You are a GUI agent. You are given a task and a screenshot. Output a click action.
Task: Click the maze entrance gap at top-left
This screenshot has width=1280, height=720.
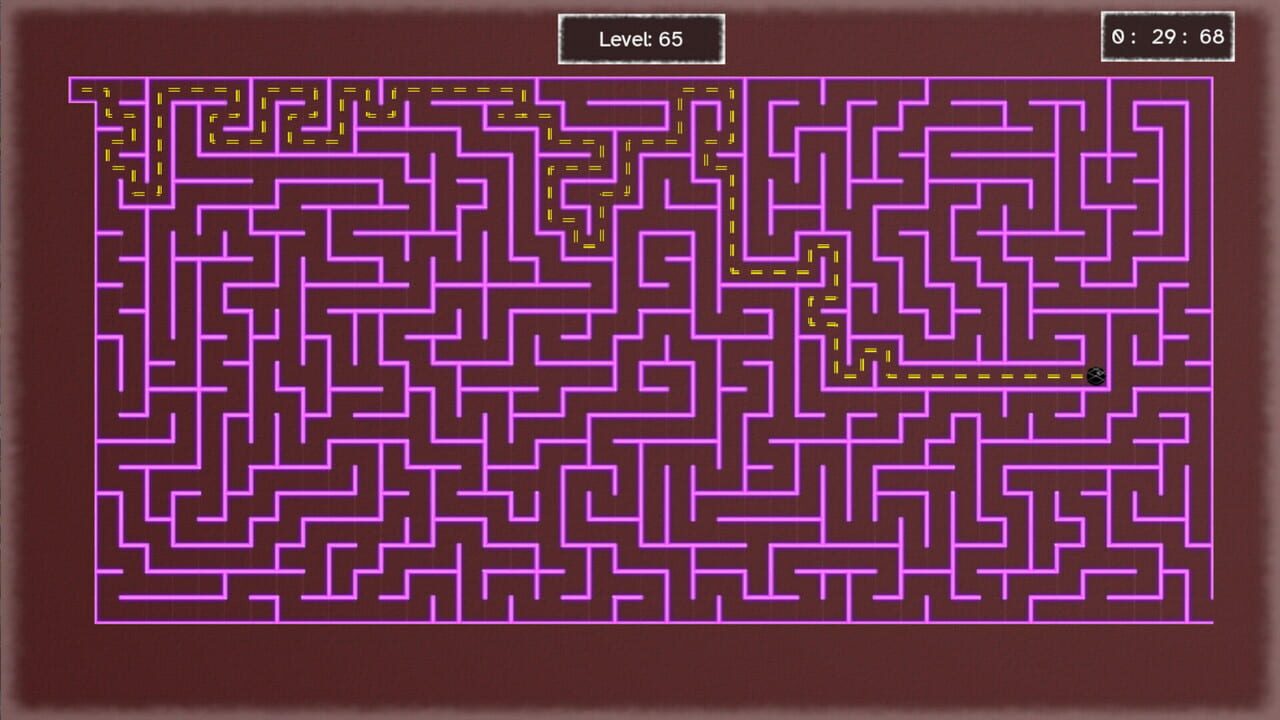(x=85, y=88)
